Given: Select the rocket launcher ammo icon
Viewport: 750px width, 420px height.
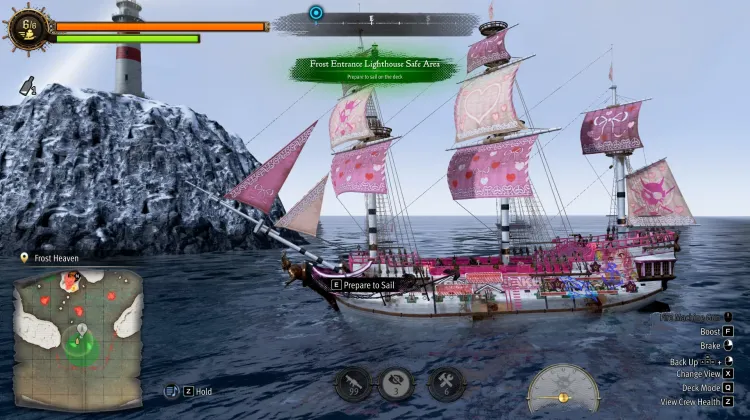Looking at the screenshot, I should click(353, 384).
